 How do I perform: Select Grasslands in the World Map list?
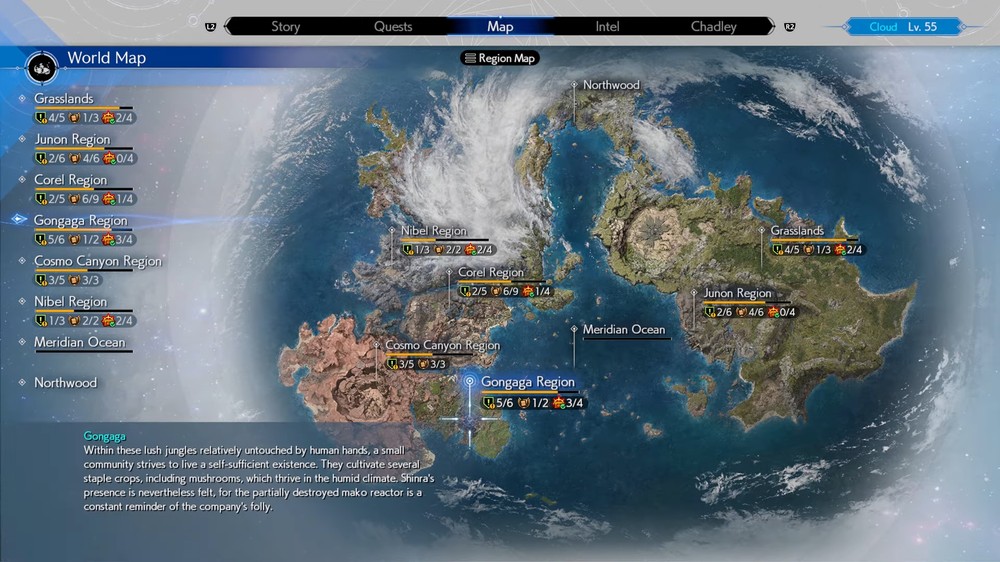(64, 99)
